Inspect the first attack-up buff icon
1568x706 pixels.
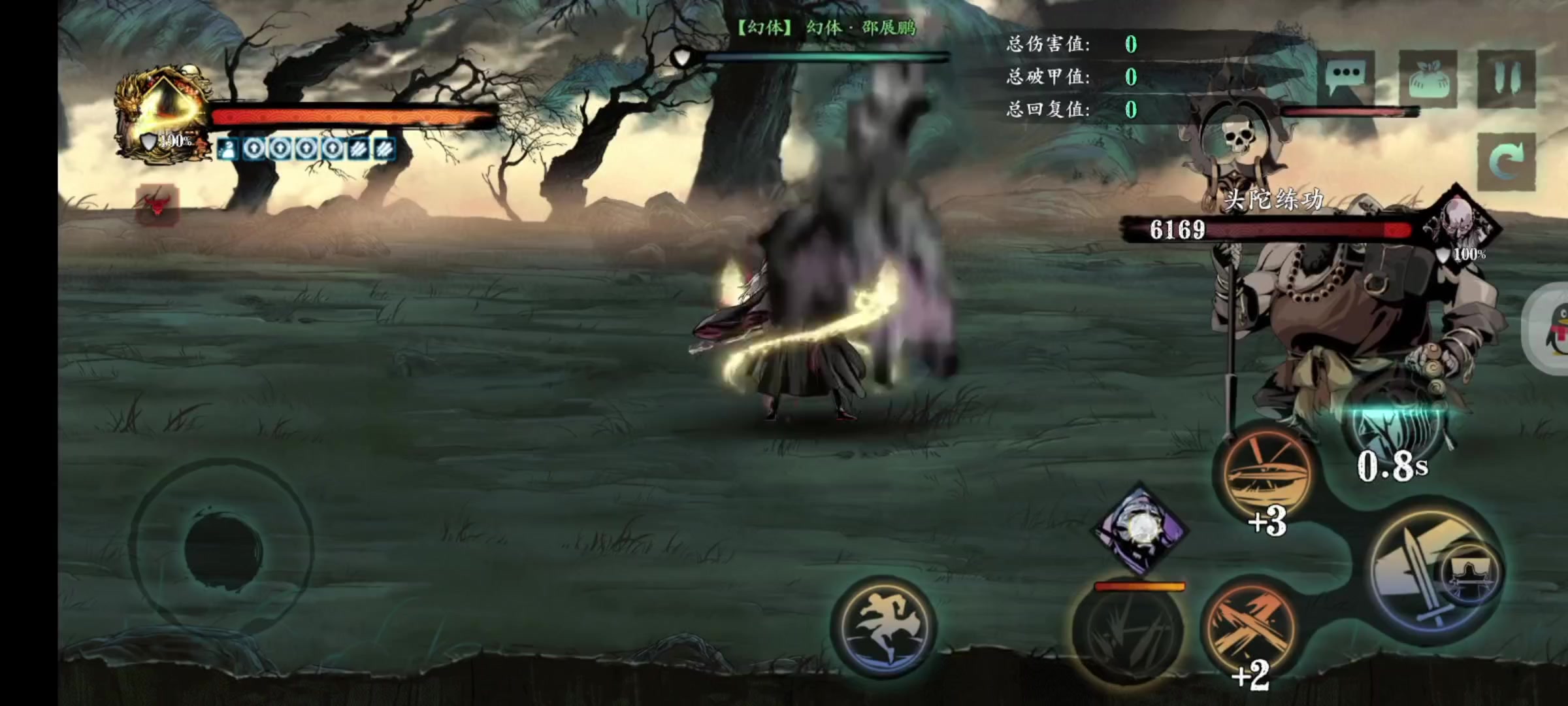coord(254,148)
